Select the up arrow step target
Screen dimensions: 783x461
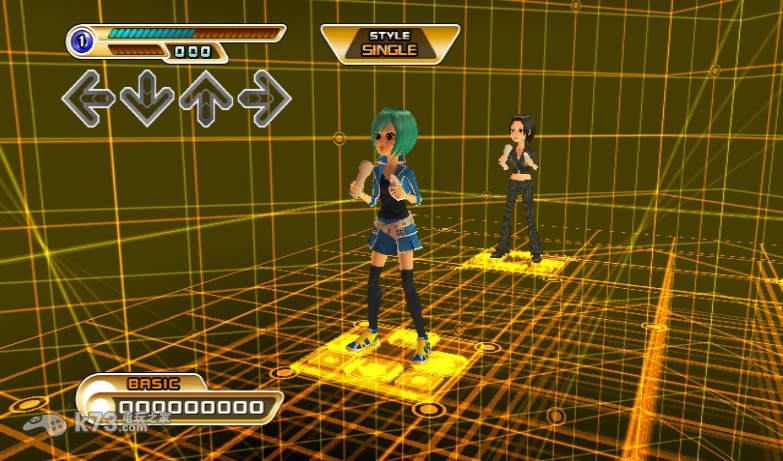tap(206, 98)
